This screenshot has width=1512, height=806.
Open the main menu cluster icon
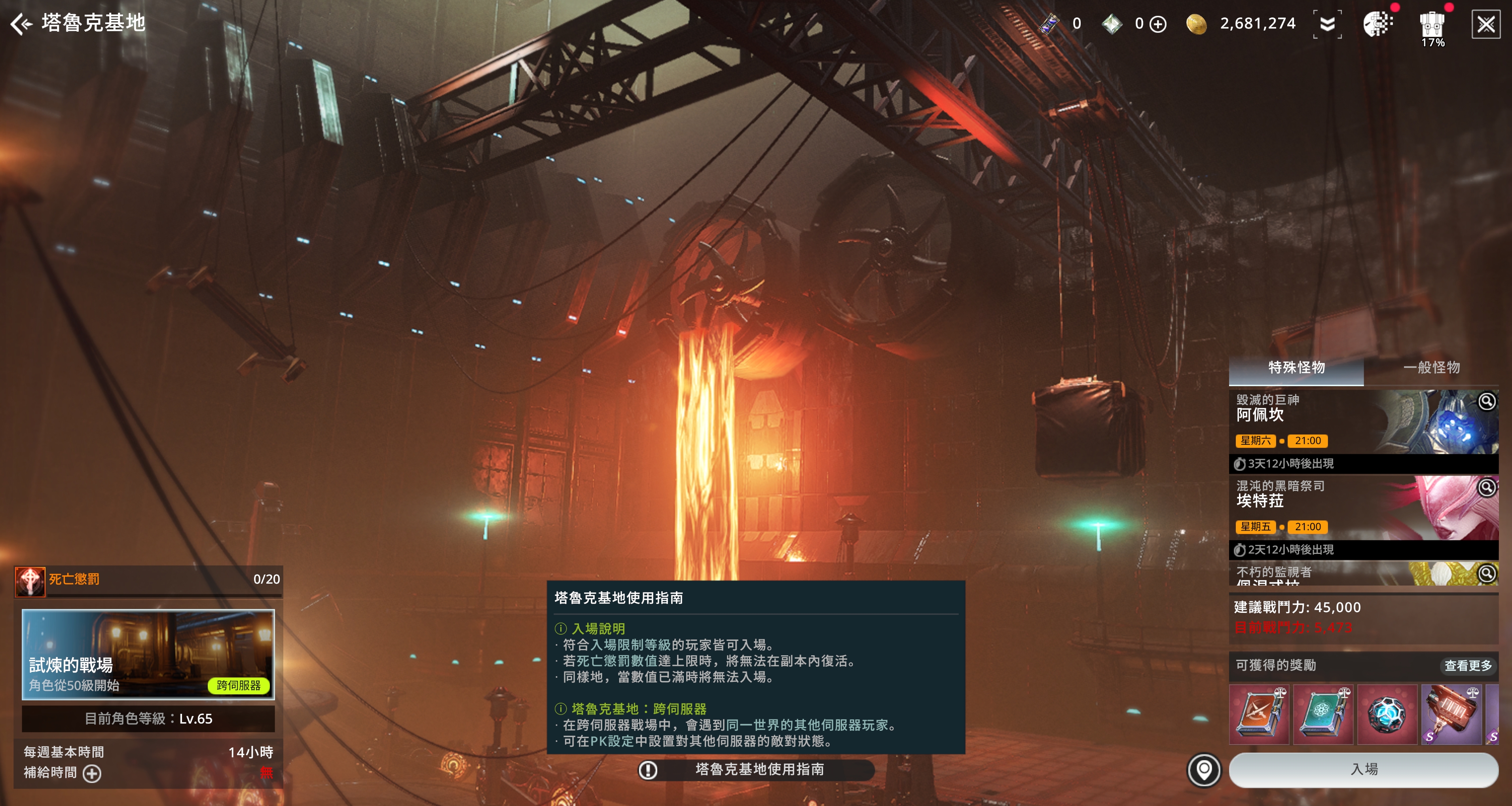1377,24
